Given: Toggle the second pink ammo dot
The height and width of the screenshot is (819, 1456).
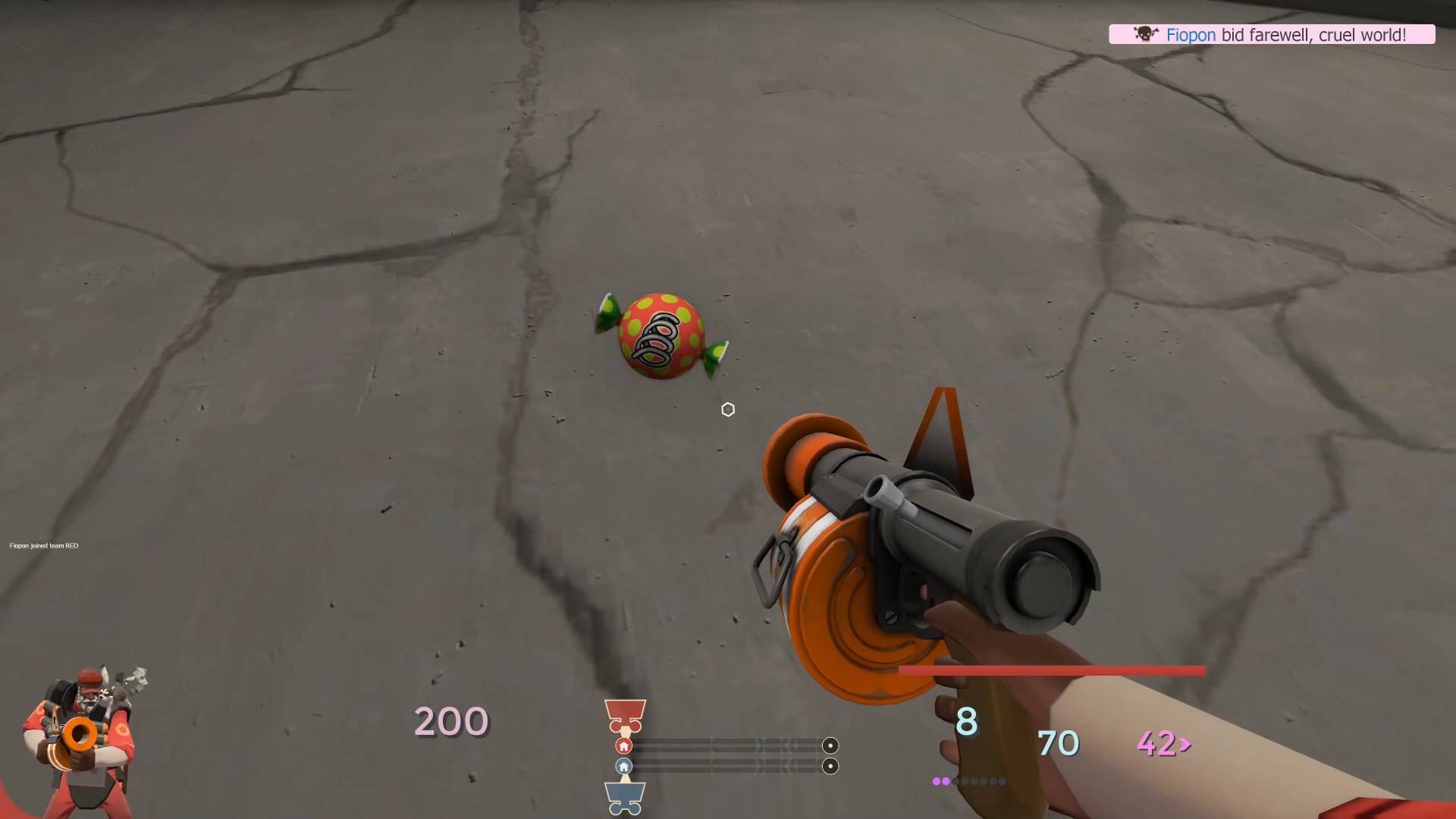Looking at the screenshot, I should coord(946,780).
